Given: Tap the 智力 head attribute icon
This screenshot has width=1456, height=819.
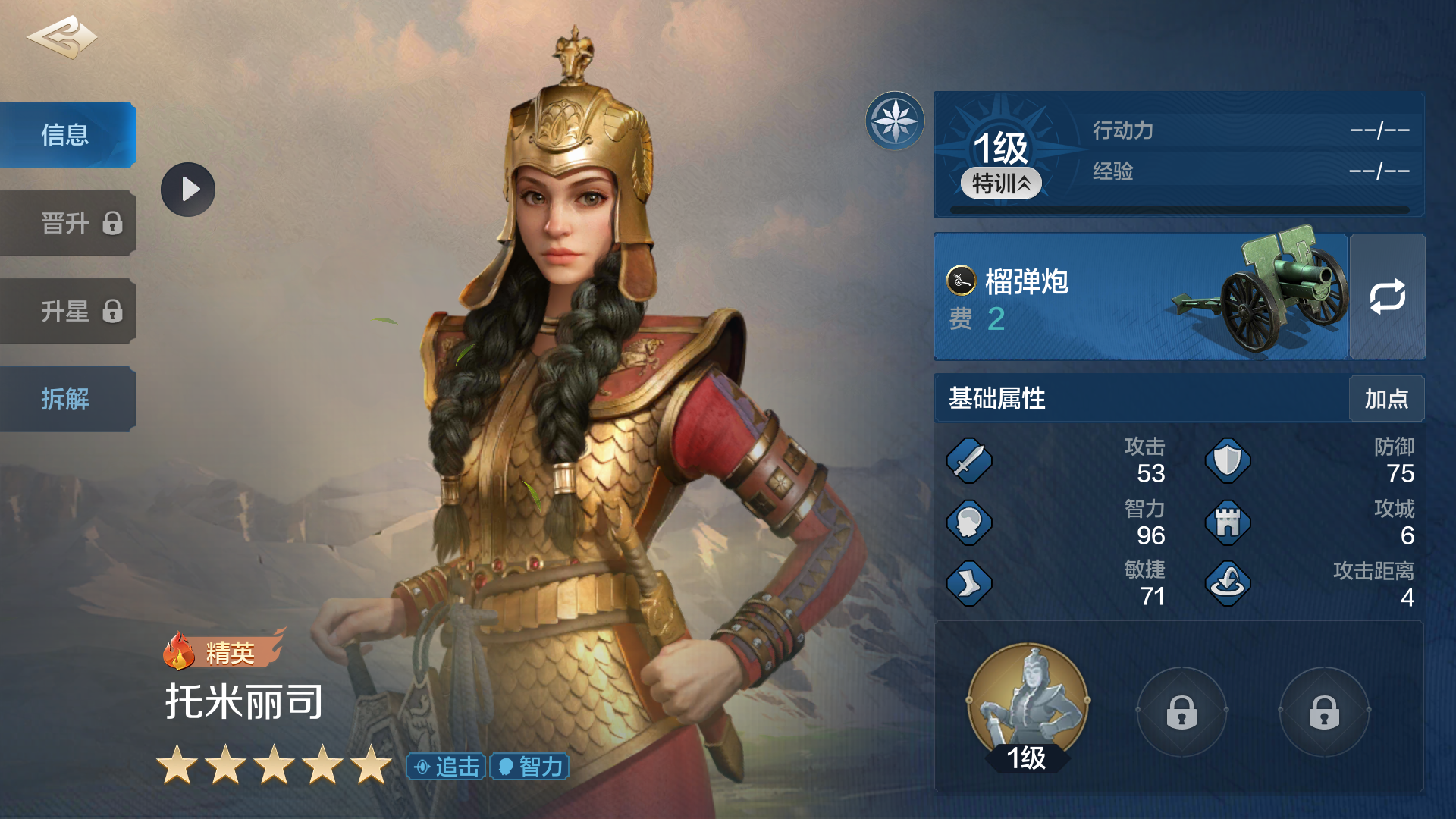Looking at the screenshot, I should point(969,522).
